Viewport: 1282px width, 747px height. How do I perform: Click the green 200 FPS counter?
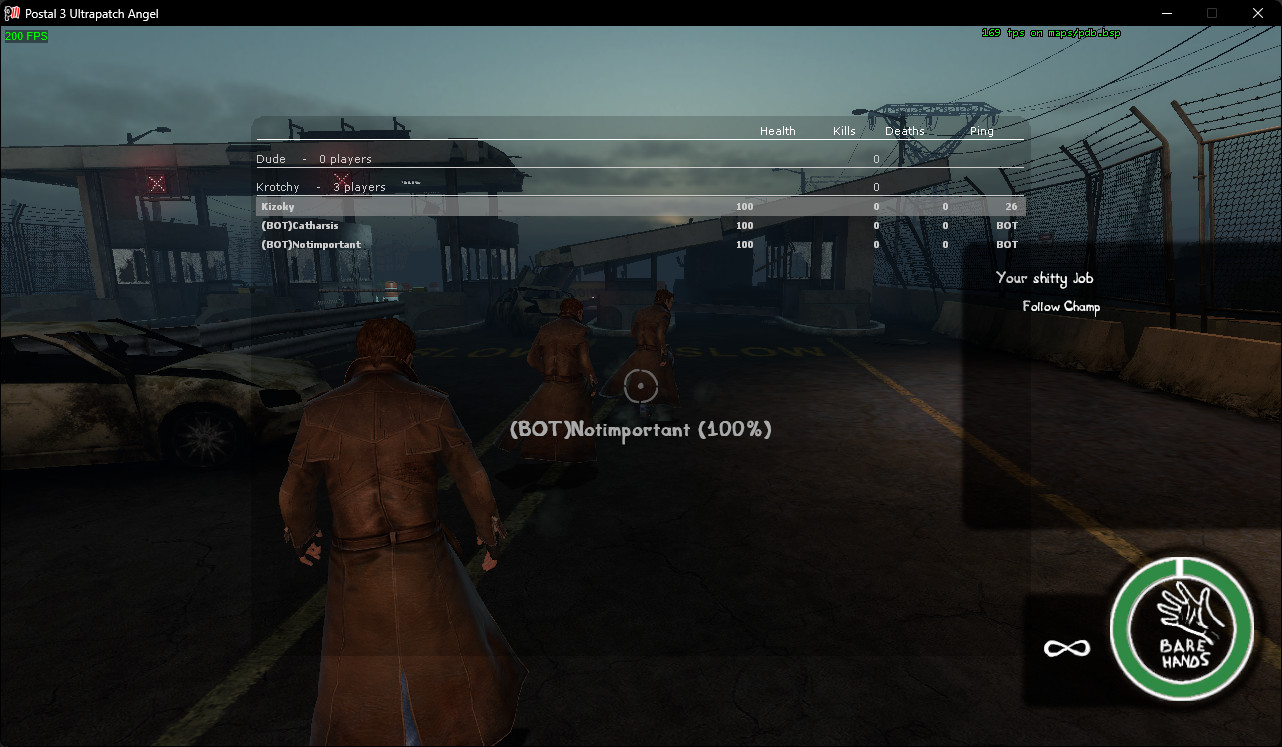[x=26, y=35]
